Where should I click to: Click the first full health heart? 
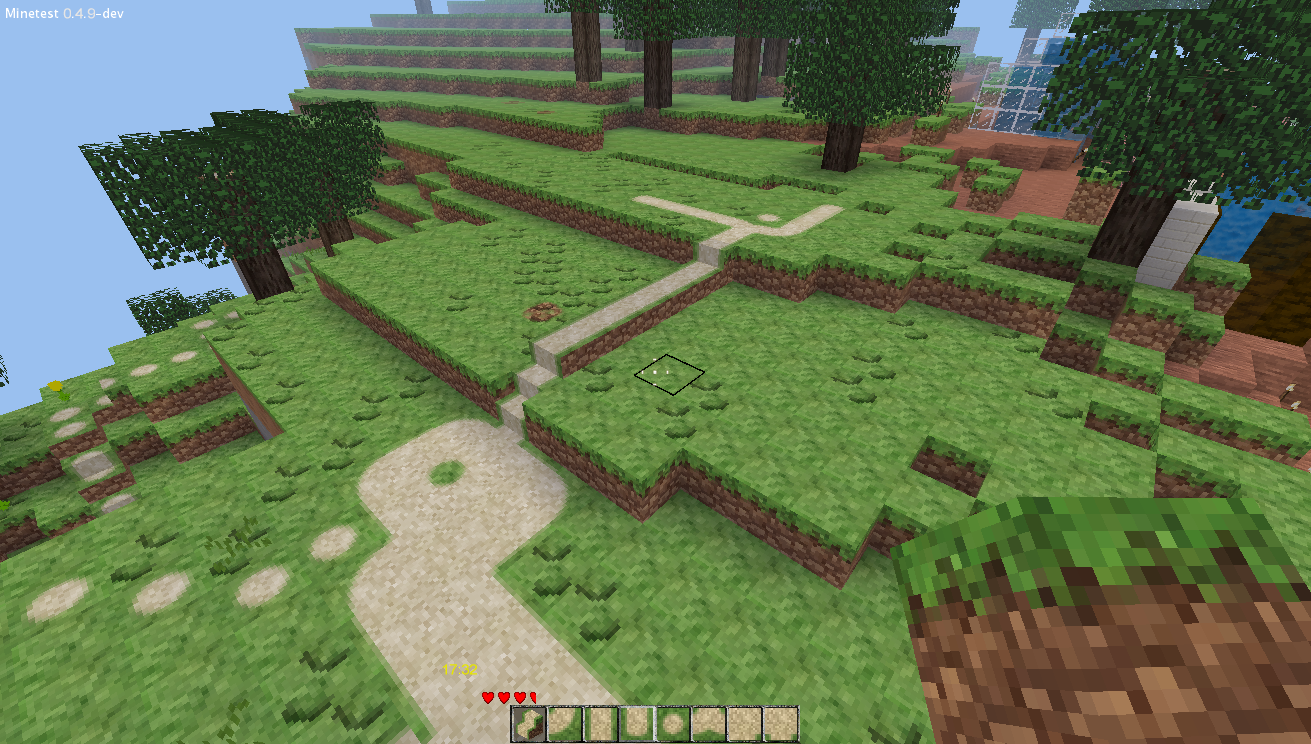click(x=487, y=696)
